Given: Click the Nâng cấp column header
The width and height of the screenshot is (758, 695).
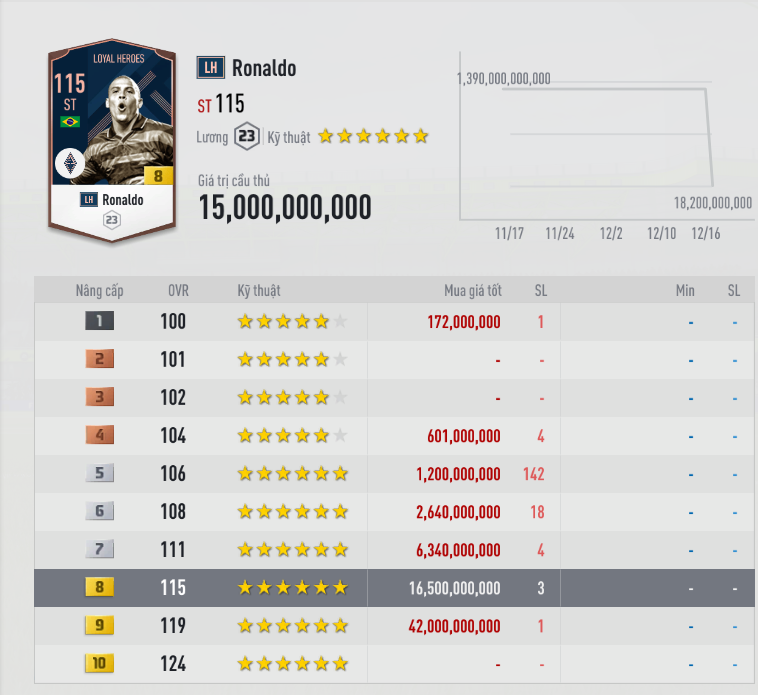Looking at the screenshot, I should click(x=99, y=290).
